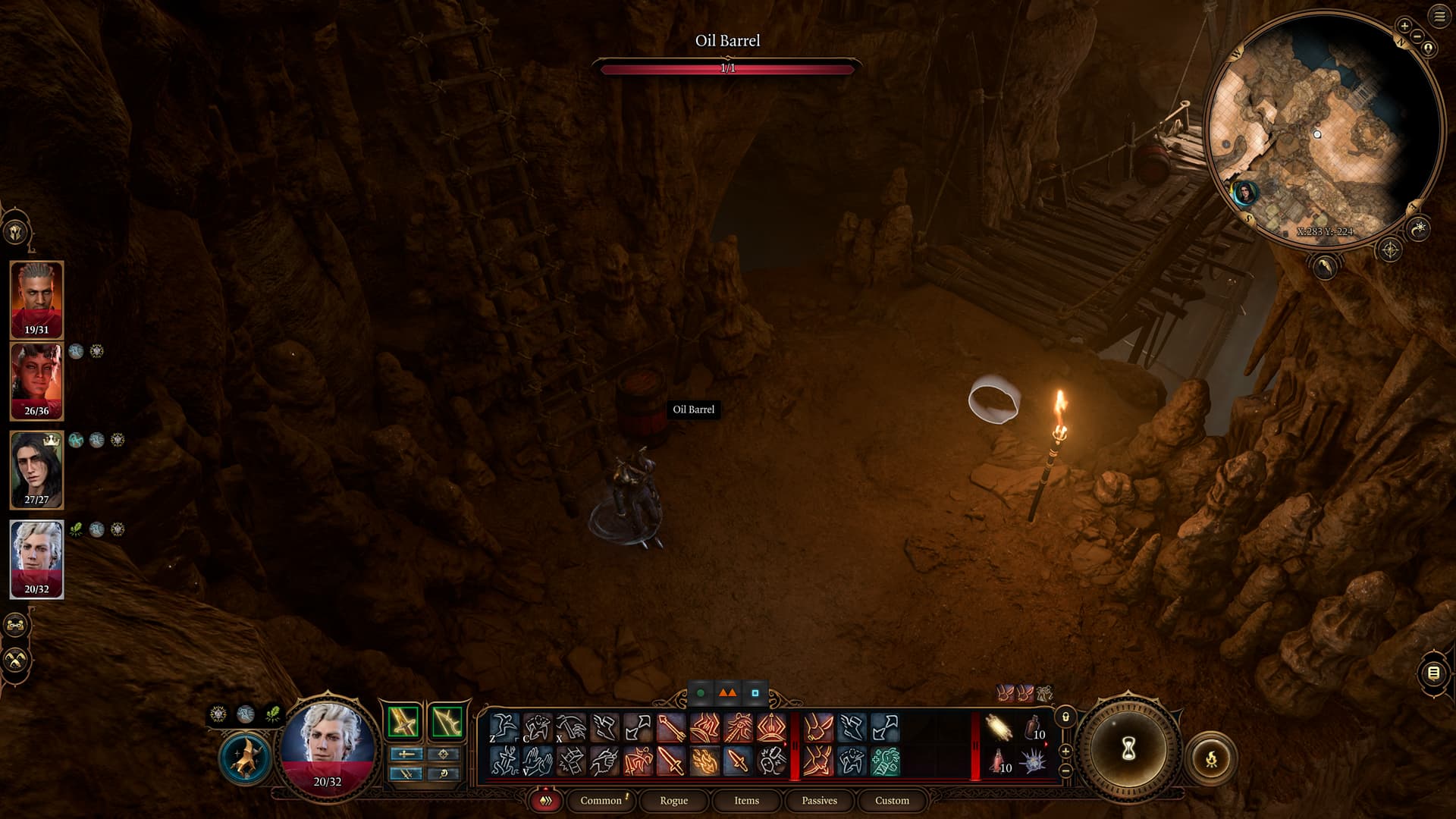
Task: Select the melee weapon set slot
Action: pos(403,721)
